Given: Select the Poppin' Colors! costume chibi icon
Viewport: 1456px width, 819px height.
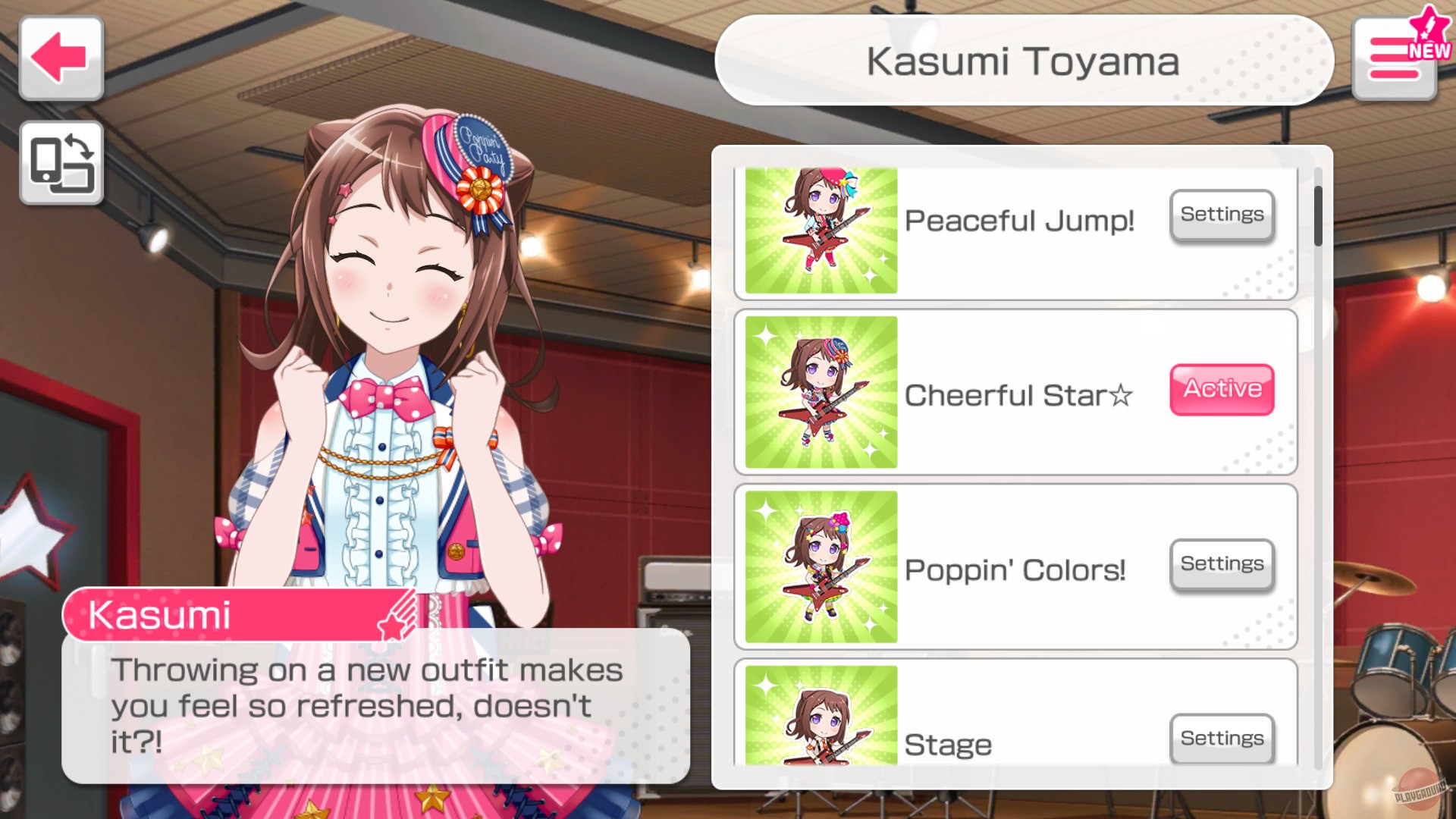Looking at the screenshot, I should click(x=821, y=567).
